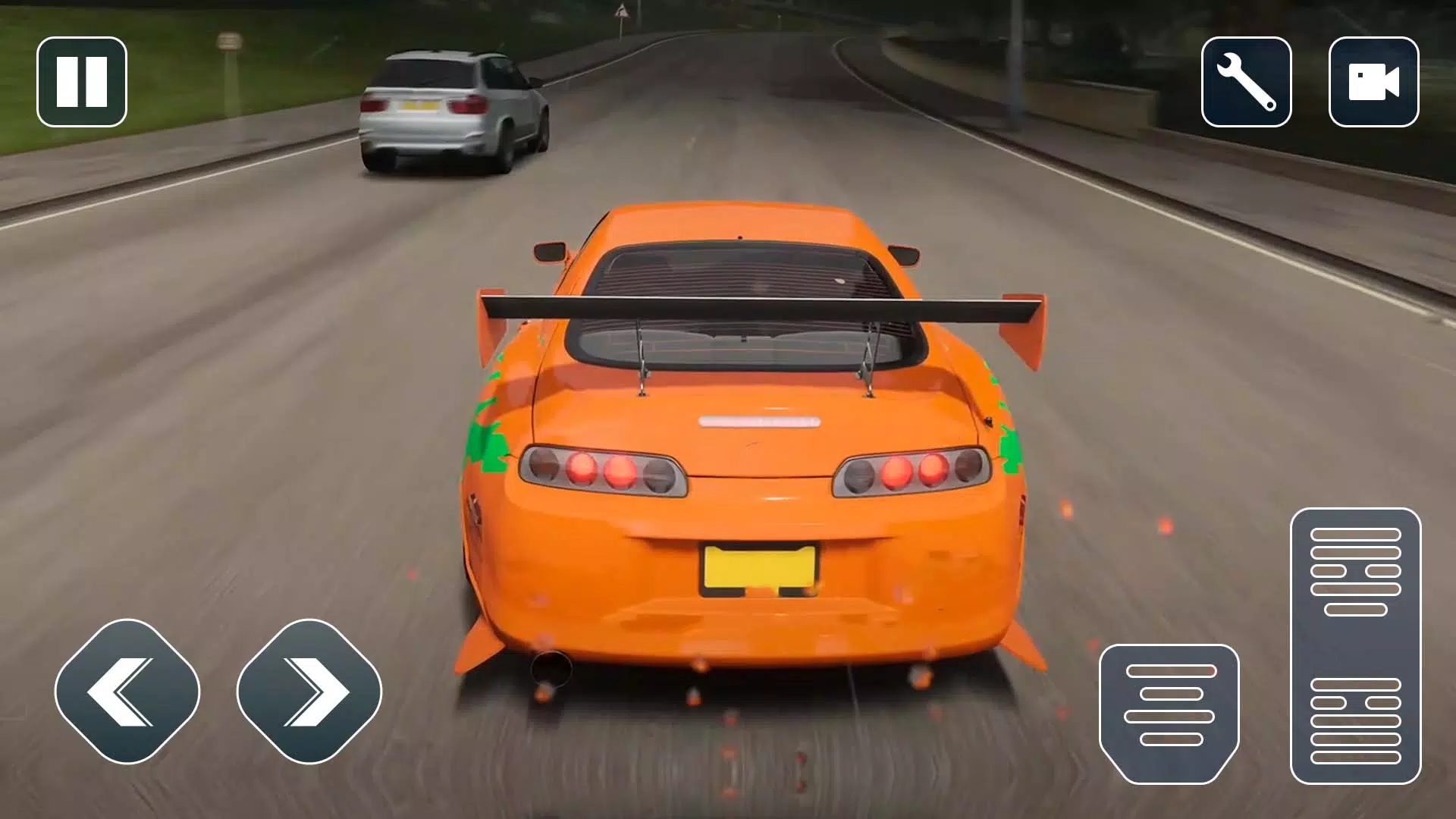Open the car customization options

point(1246,80)
